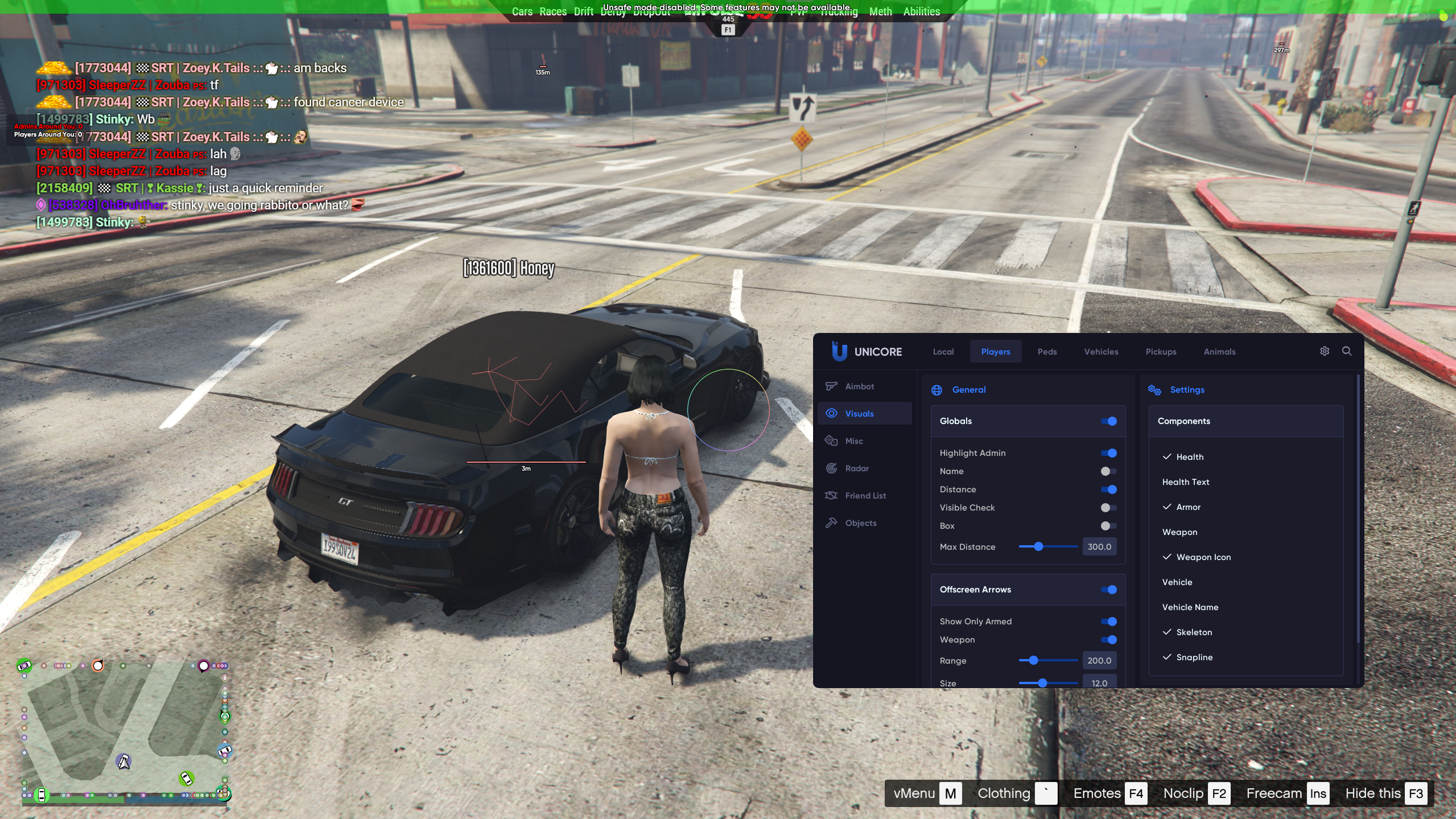Choose the Objects sidebar entry
The width and height of the screenshot is (1456, 819).
click(x=860, y=523)
